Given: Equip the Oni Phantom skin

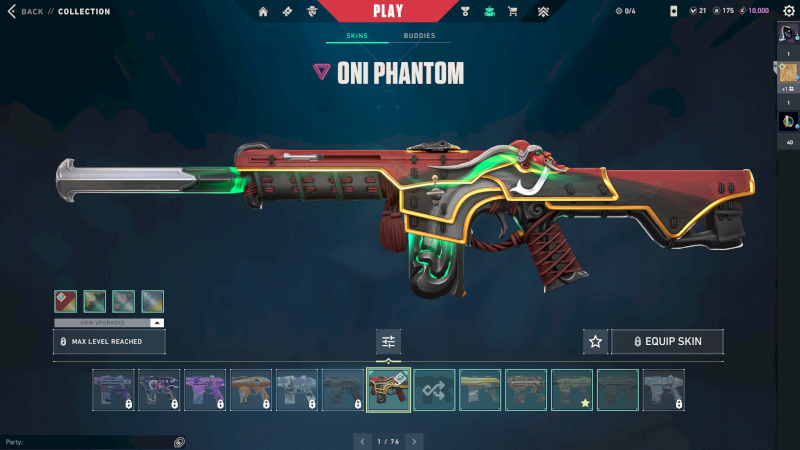Looking at the screenshot, I should pos(666,341).
